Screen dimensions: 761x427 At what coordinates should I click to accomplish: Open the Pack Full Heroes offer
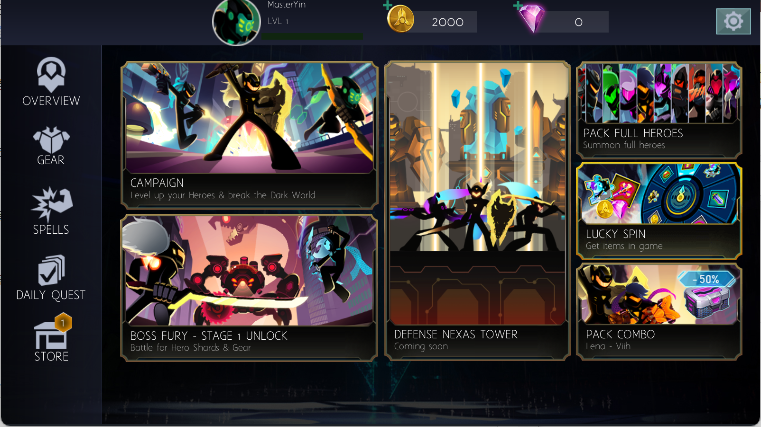tap(659, 108)
